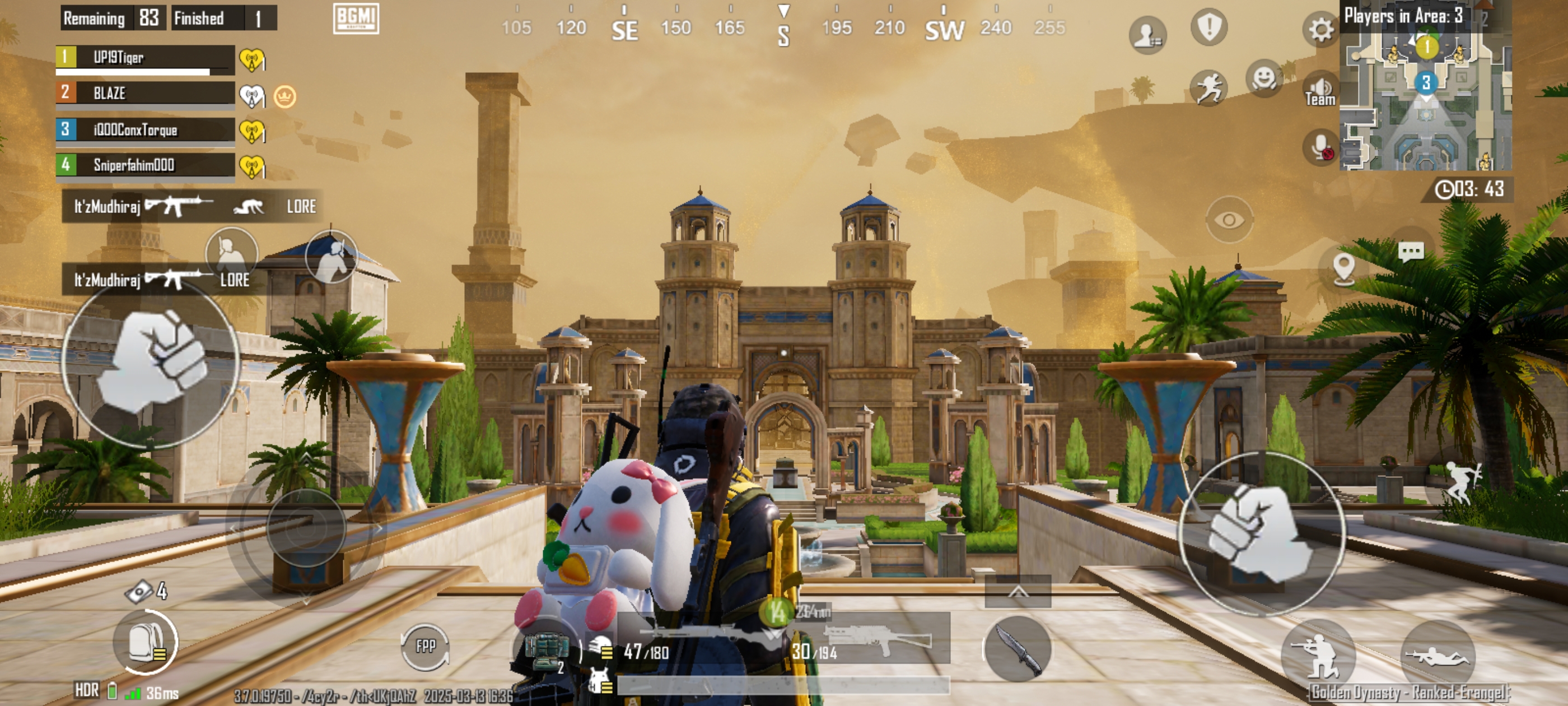Open the friends list icon

1147,34
